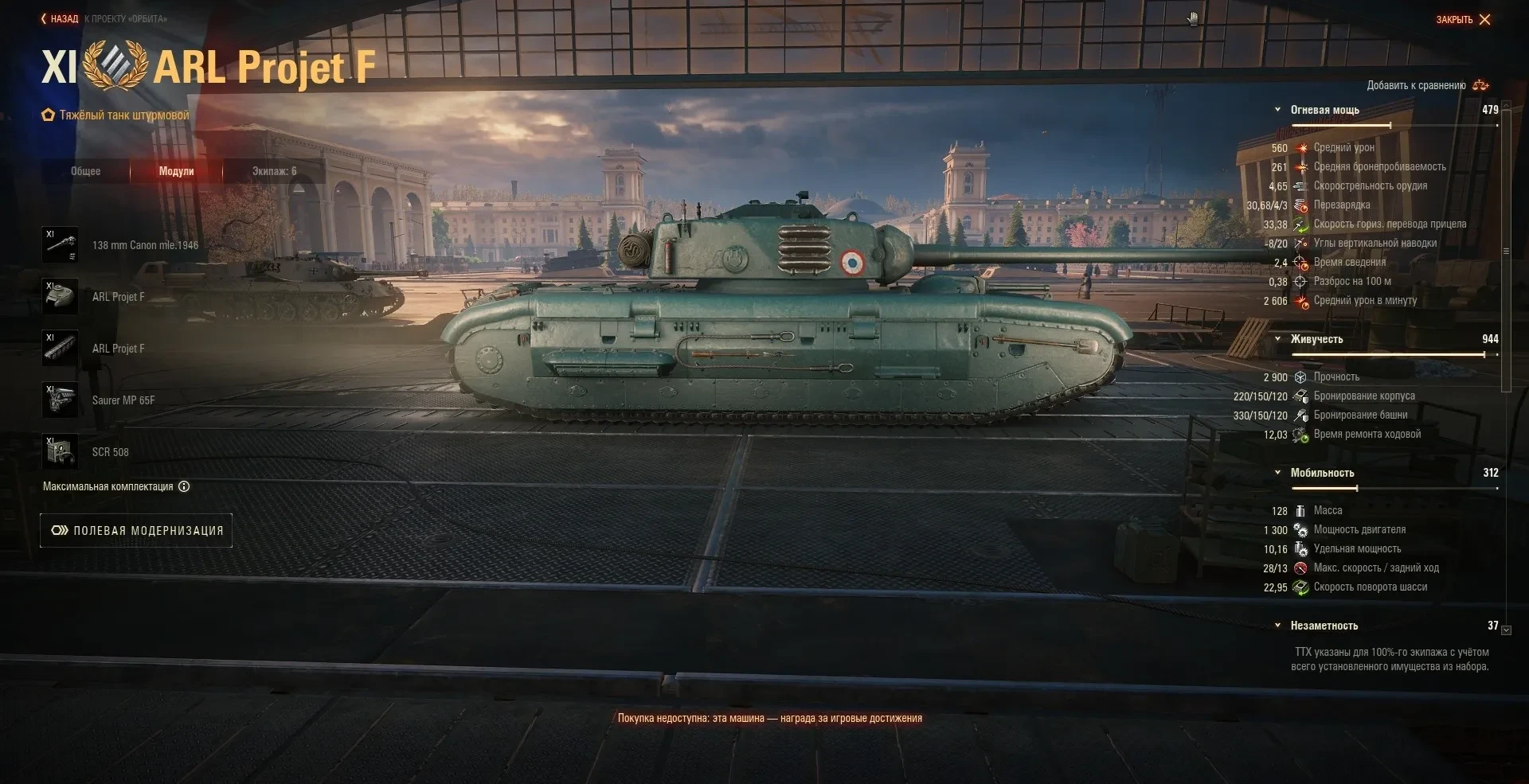Image resolution: width=1529 pixels, height=784 pixels.
Task: Add the vehicle to comparison
Action: [1426, 85]
